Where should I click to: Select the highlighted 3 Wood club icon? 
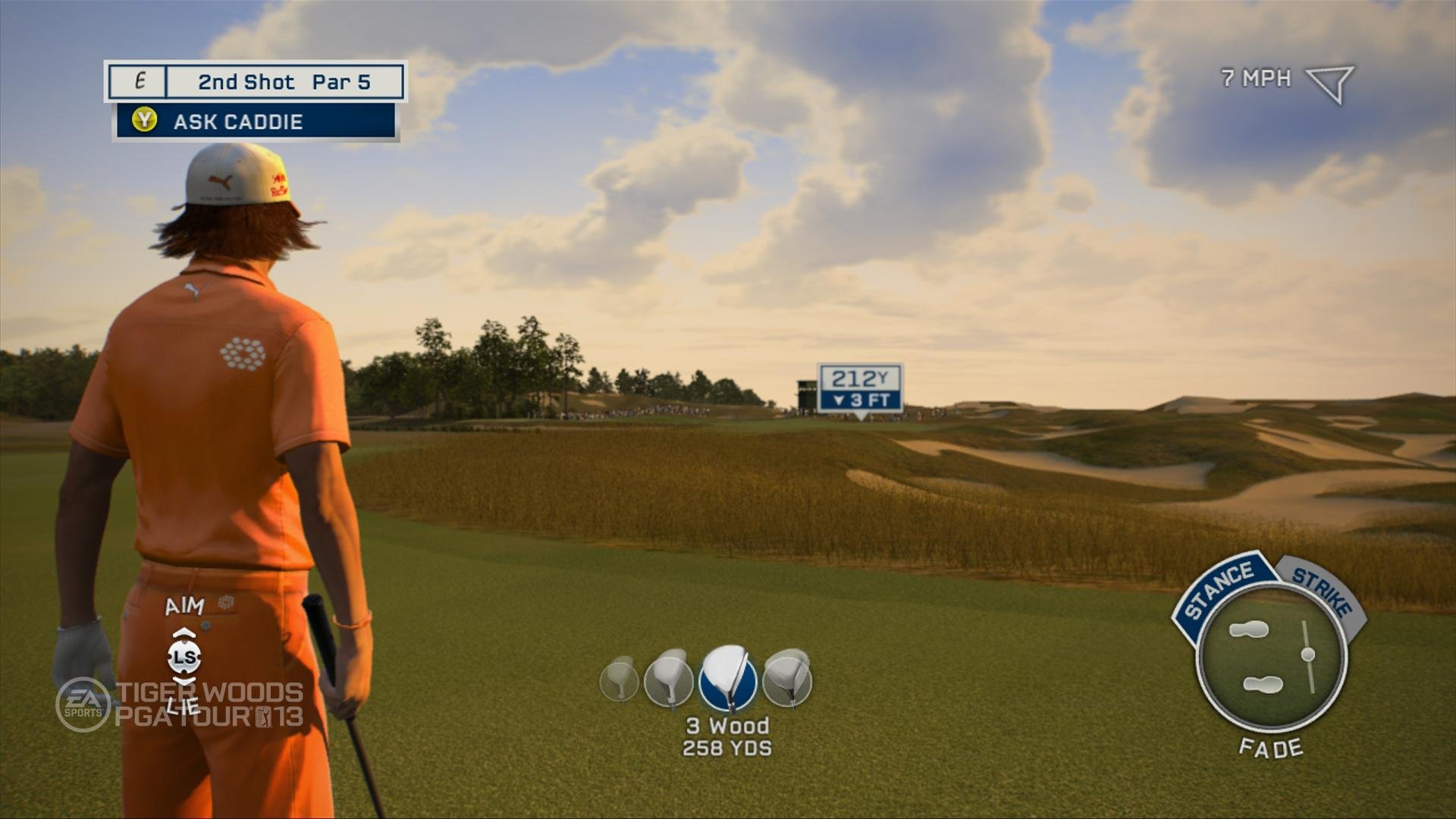click(727, 678)
